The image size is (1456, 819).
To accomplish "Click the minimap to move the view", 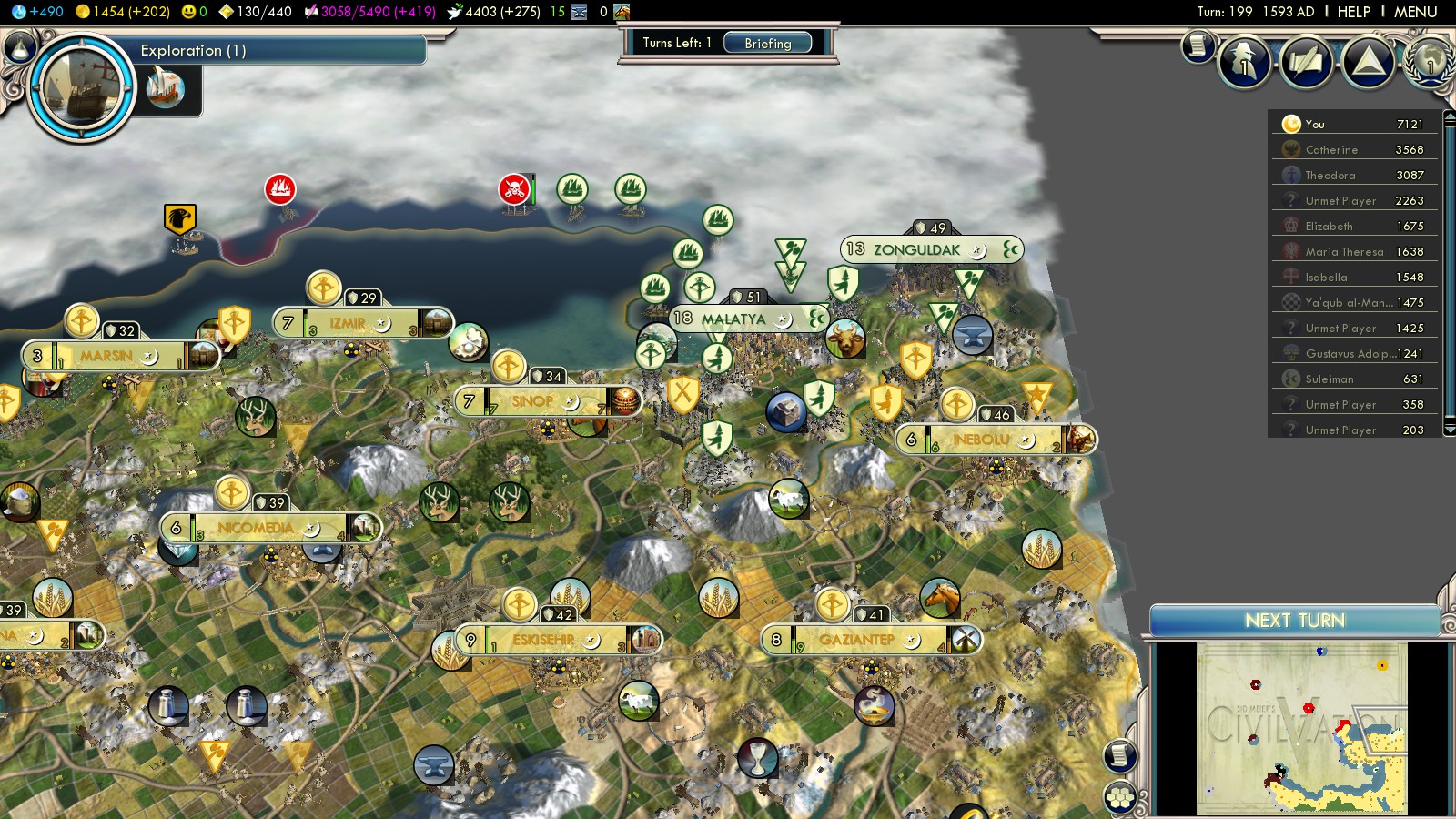I will [x=1301, y=728].
